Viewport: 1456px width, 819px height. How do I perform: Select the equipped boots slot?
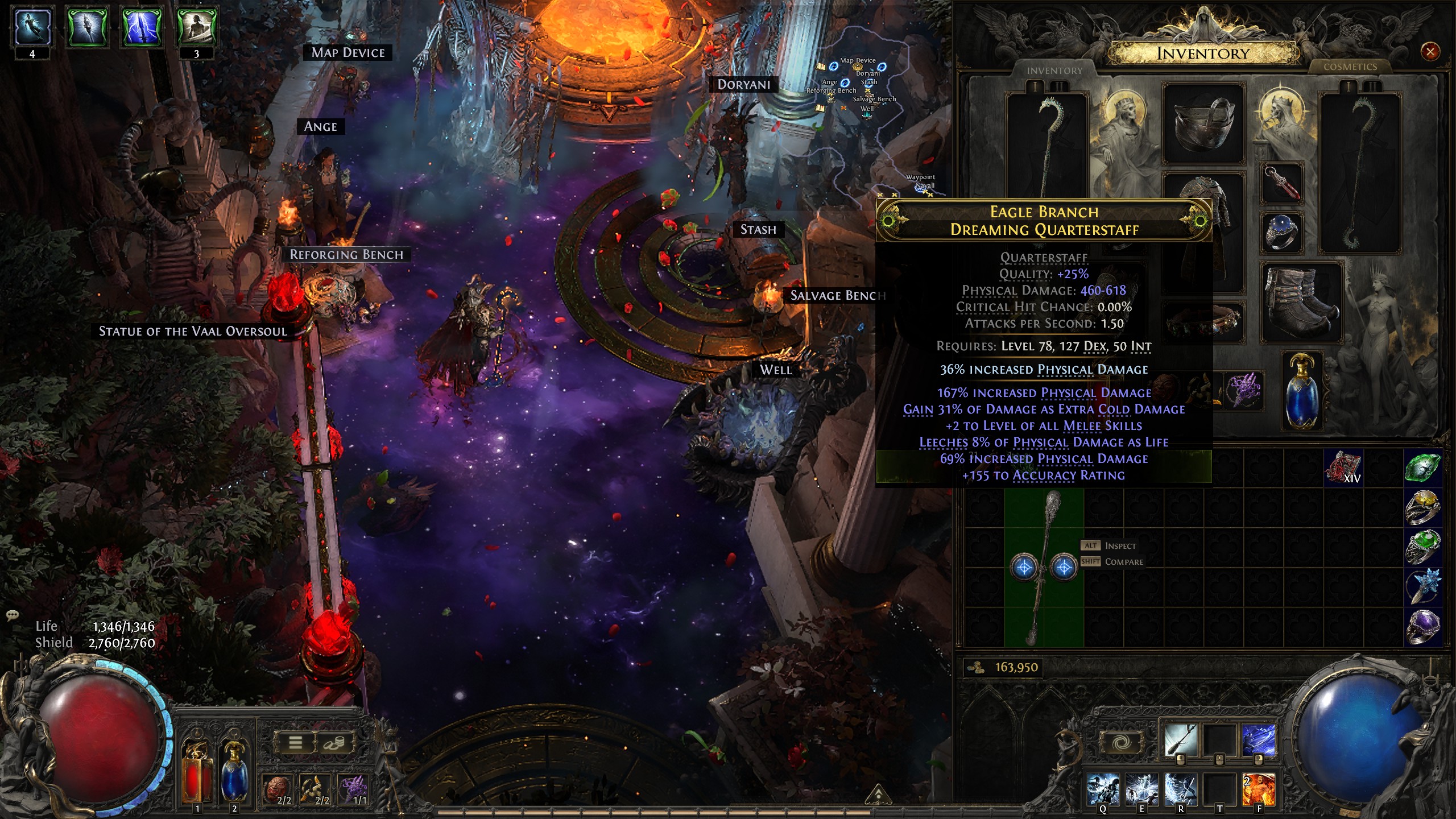tap(1301, 303)
